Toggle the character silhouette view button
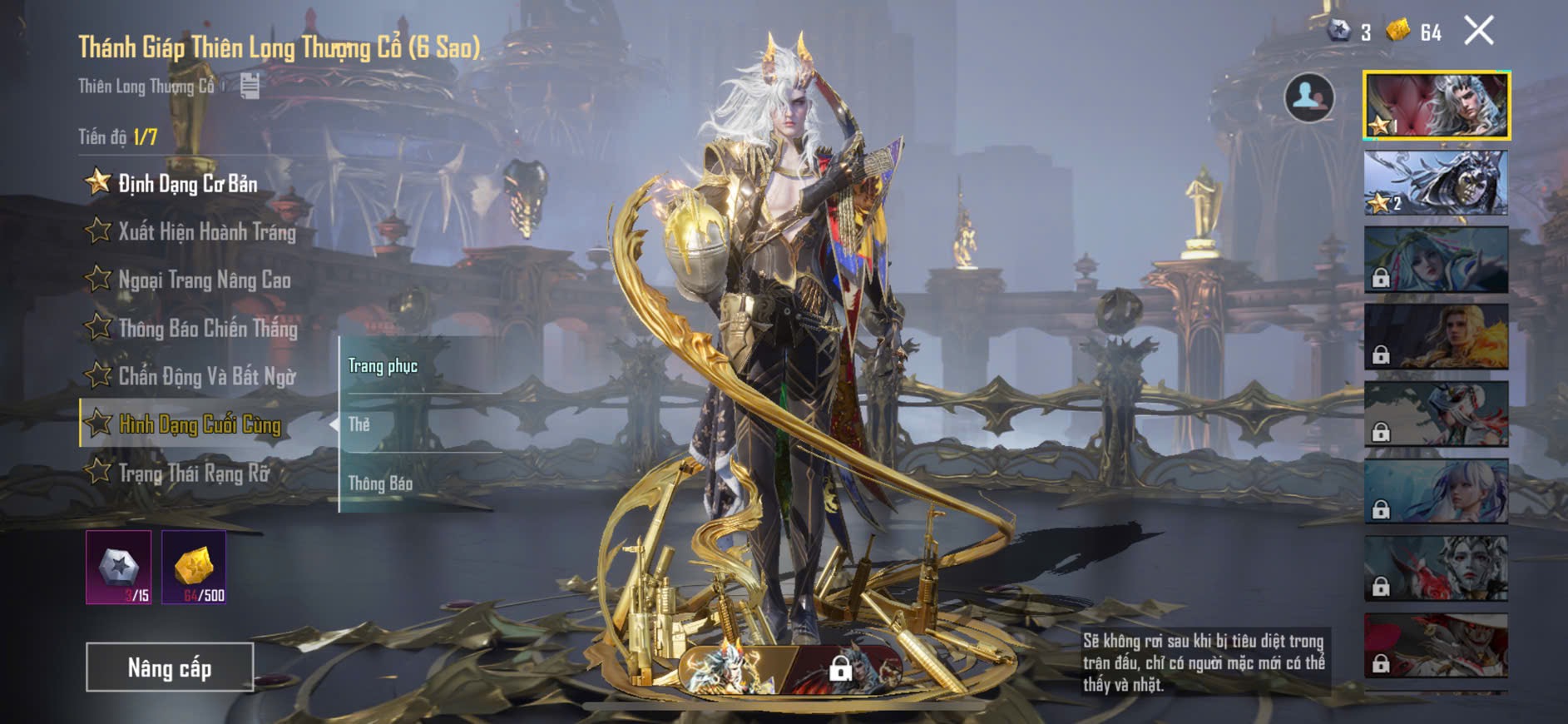This screenshot has height=724, width=1568. point(1308,97)
